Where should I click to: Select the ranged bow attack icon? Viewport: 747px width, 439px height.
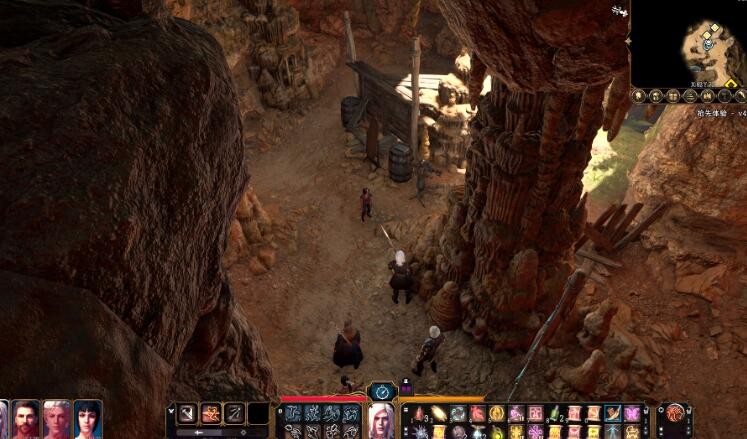tap(235, 413)
